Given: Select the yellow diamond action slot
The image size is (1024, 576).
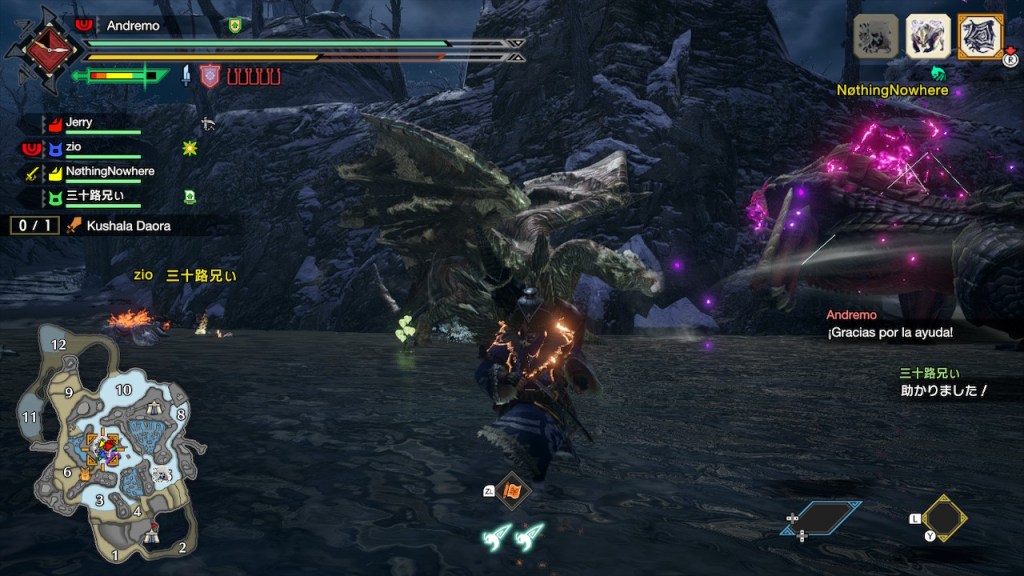Looking at the screenshot, I should point(944,518).
